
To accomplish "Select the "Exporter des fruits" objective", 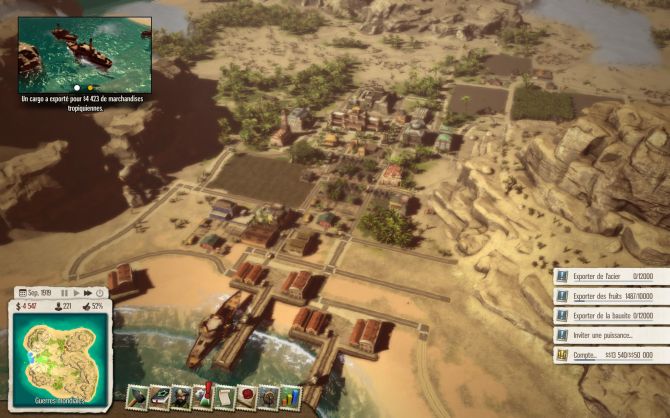I will click(x=610, y=295).
